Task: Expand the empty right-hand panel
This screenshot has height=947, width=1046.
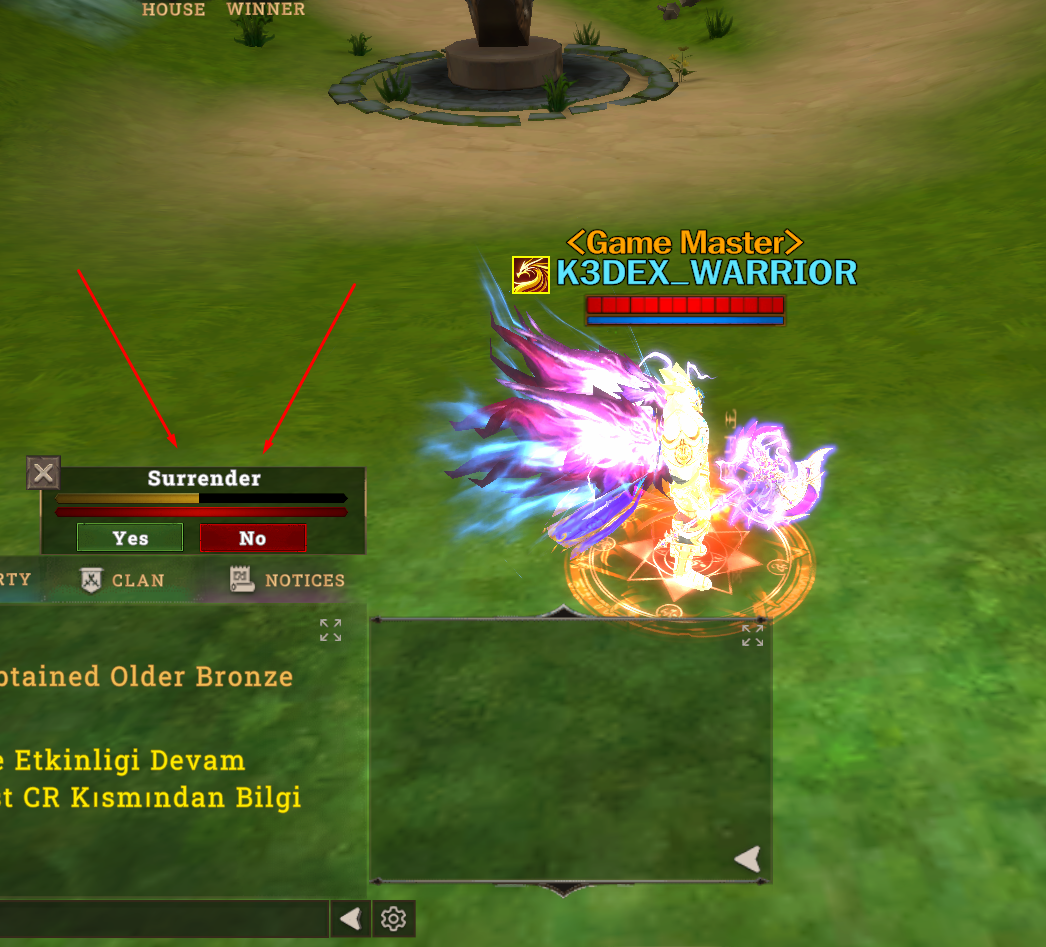Action: pyautogui.click(x=752, y=635)
